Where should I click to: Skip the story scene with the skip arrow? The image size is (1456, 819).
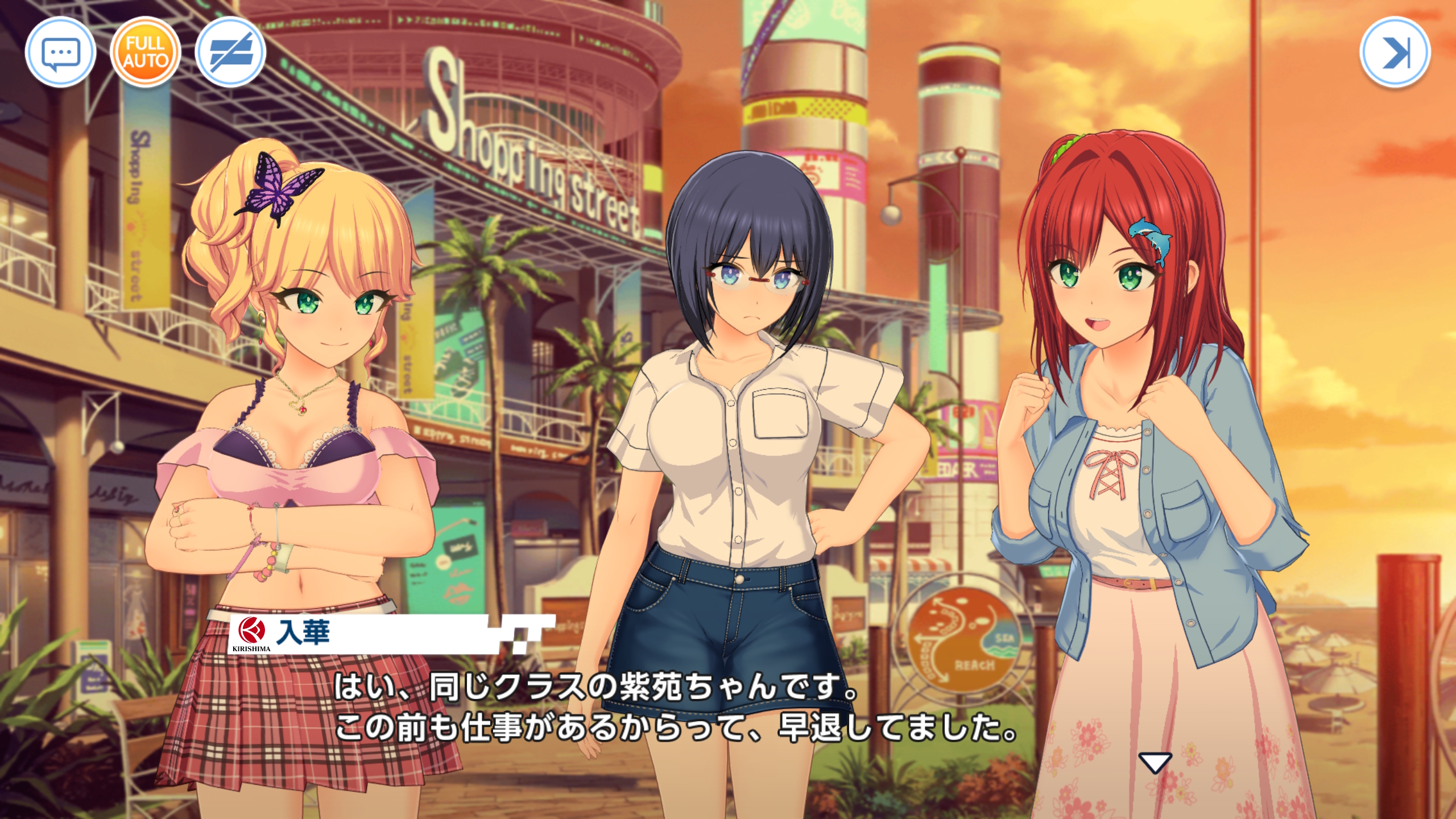coord(1395,53)
